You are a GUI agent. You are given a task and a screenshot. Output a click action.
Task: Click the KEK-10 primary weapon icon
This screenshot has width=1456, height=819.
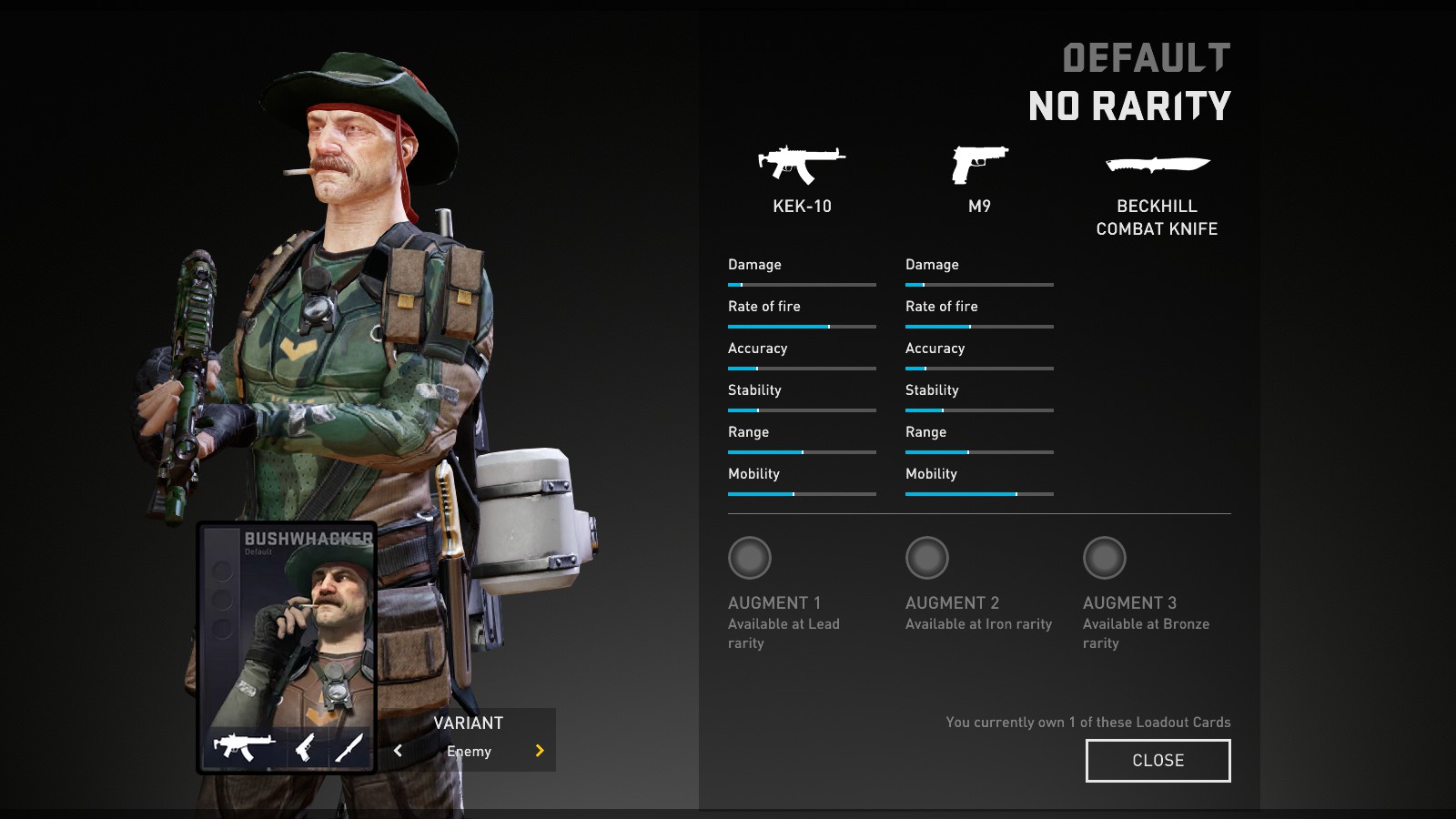pos(802,165)
